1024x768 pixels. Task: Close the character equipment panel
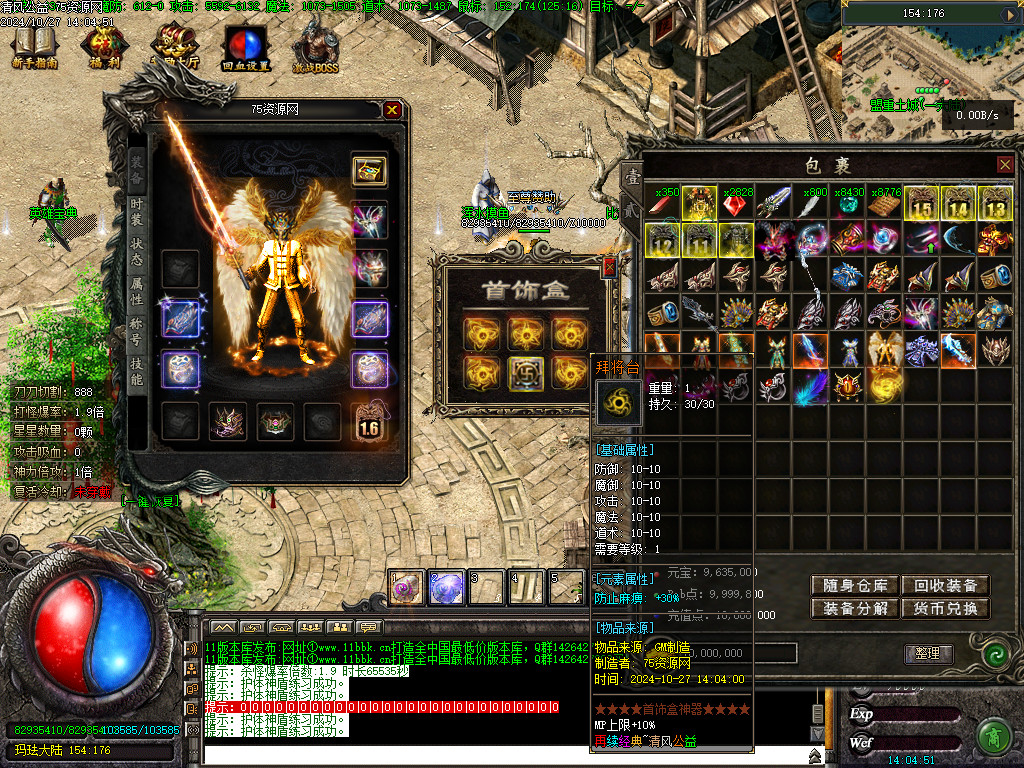392,110
